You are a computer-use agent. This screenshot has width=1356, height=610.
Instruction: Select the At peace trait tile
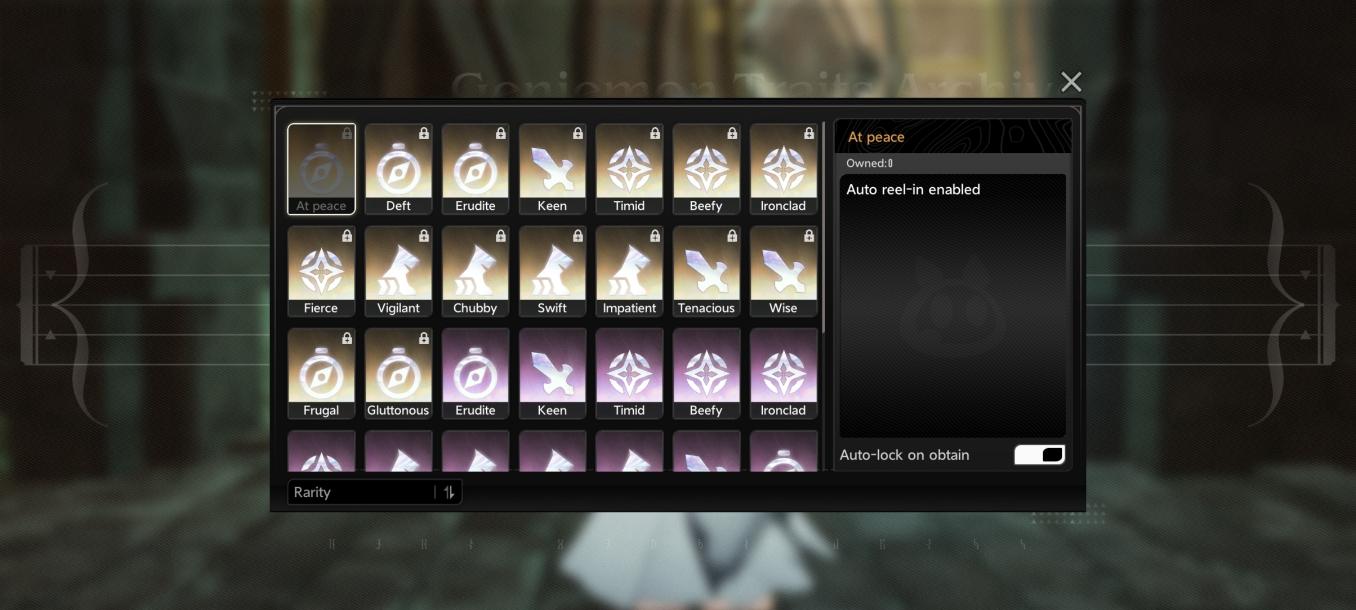(321, 168)
